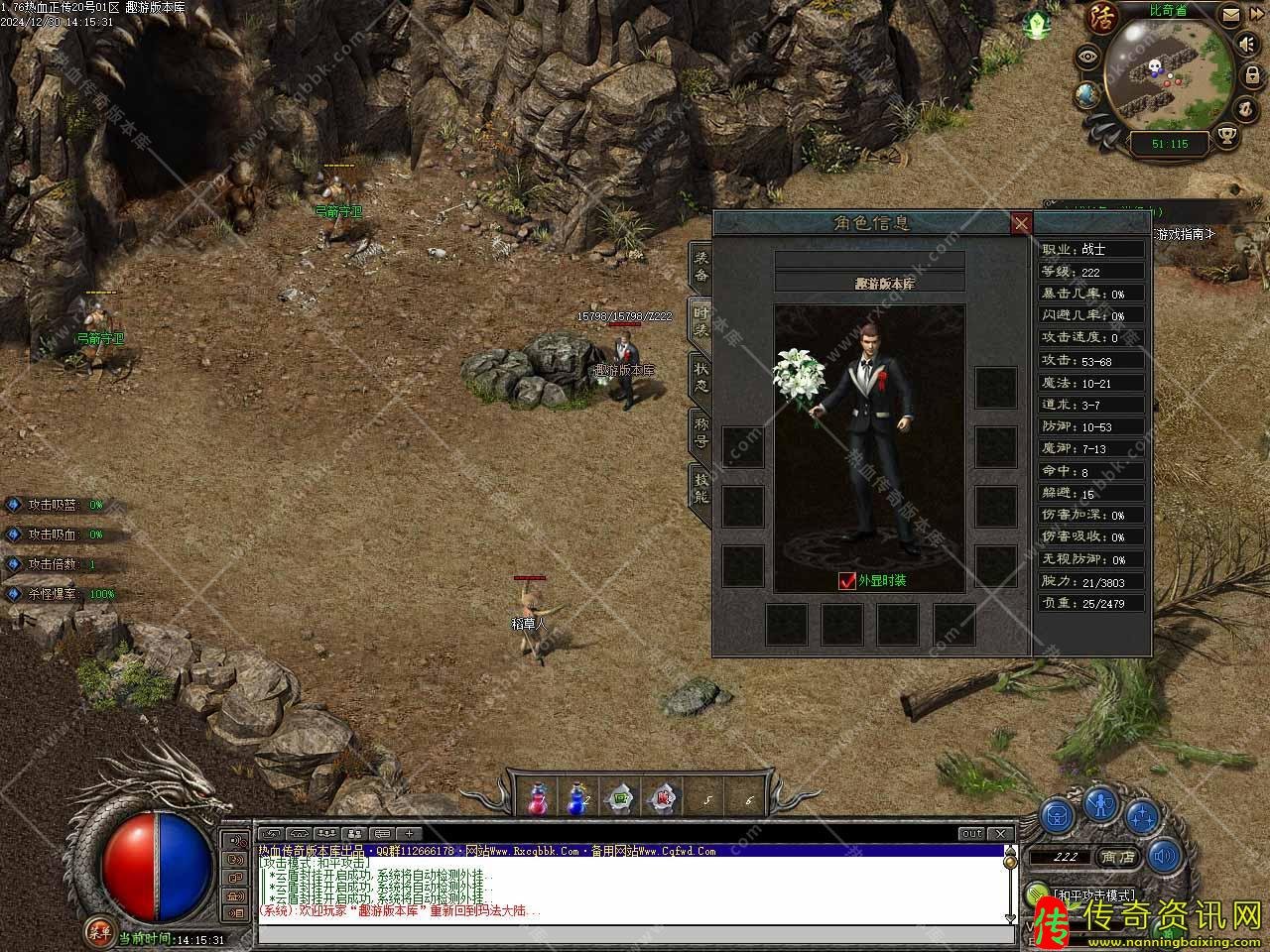Close the chat window with its X
This screenshot has width=1270, height=952.
point(1000,834)
